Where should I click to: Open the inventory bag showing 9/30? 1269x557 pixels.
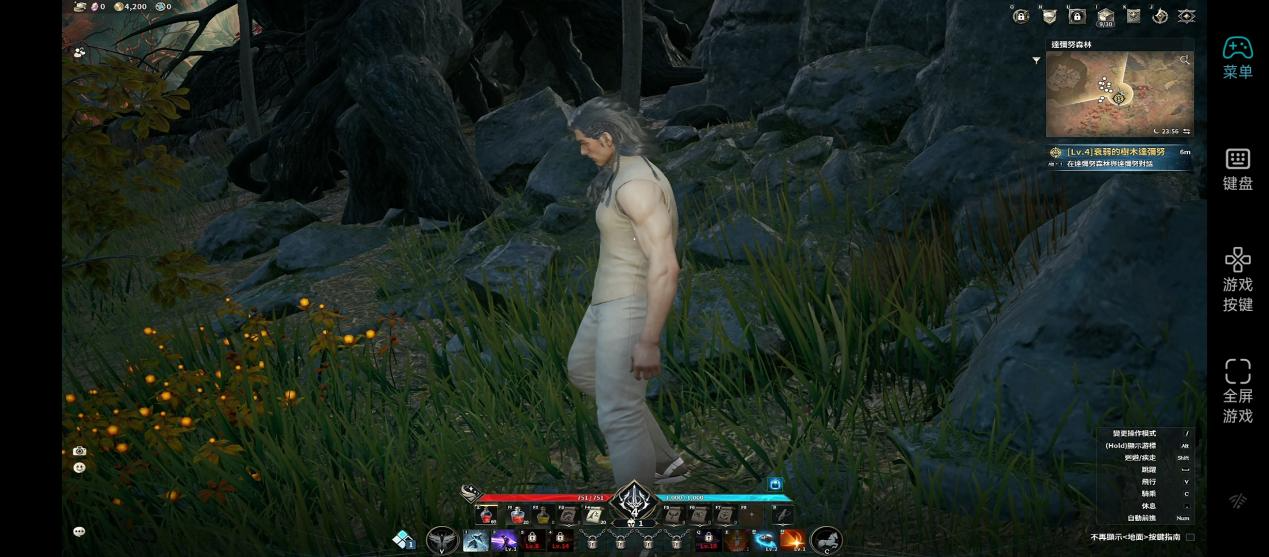[x=1105, y=16]
